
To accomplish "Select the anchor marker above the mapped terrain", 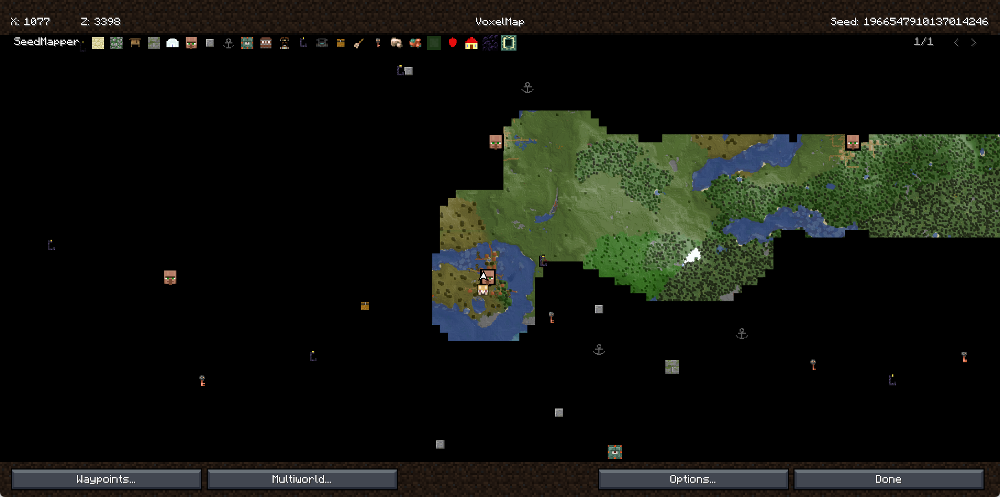I will click(527, 88).
